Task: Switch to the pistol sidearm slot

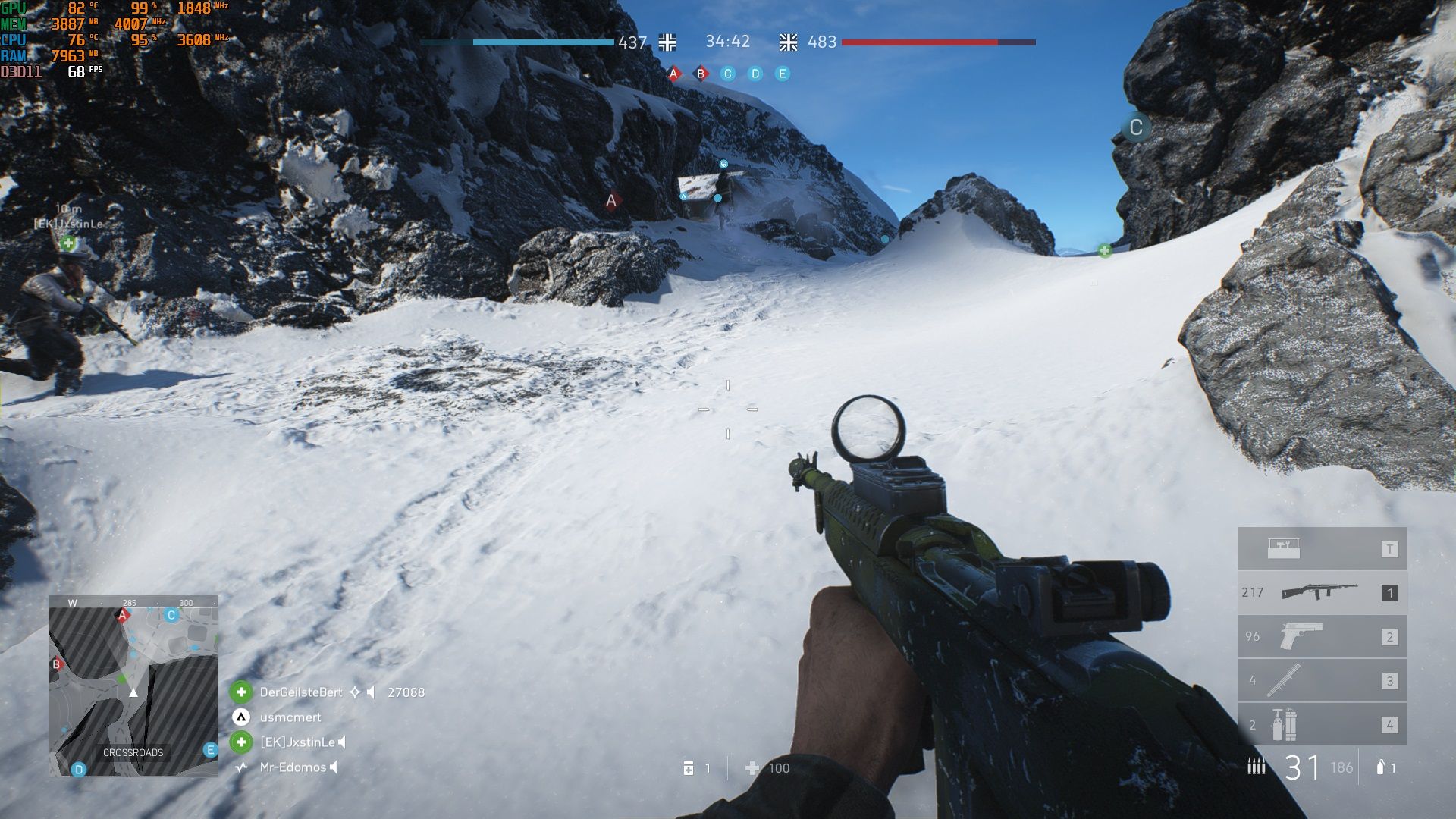Action: [x=1322, y=636]
